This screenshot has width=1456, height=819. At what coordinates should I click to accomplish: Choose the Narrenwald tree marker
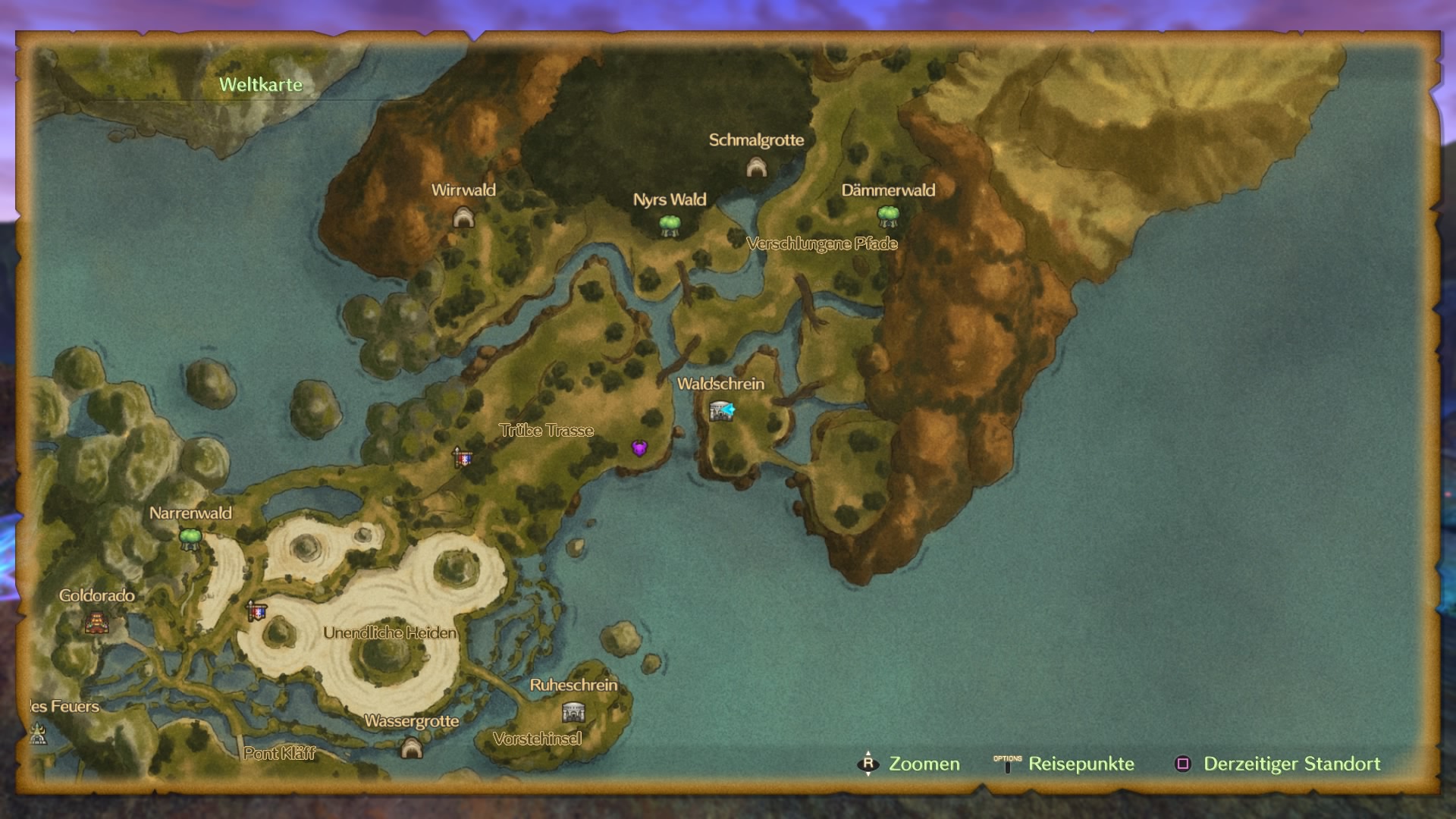(x=190, y=538)
